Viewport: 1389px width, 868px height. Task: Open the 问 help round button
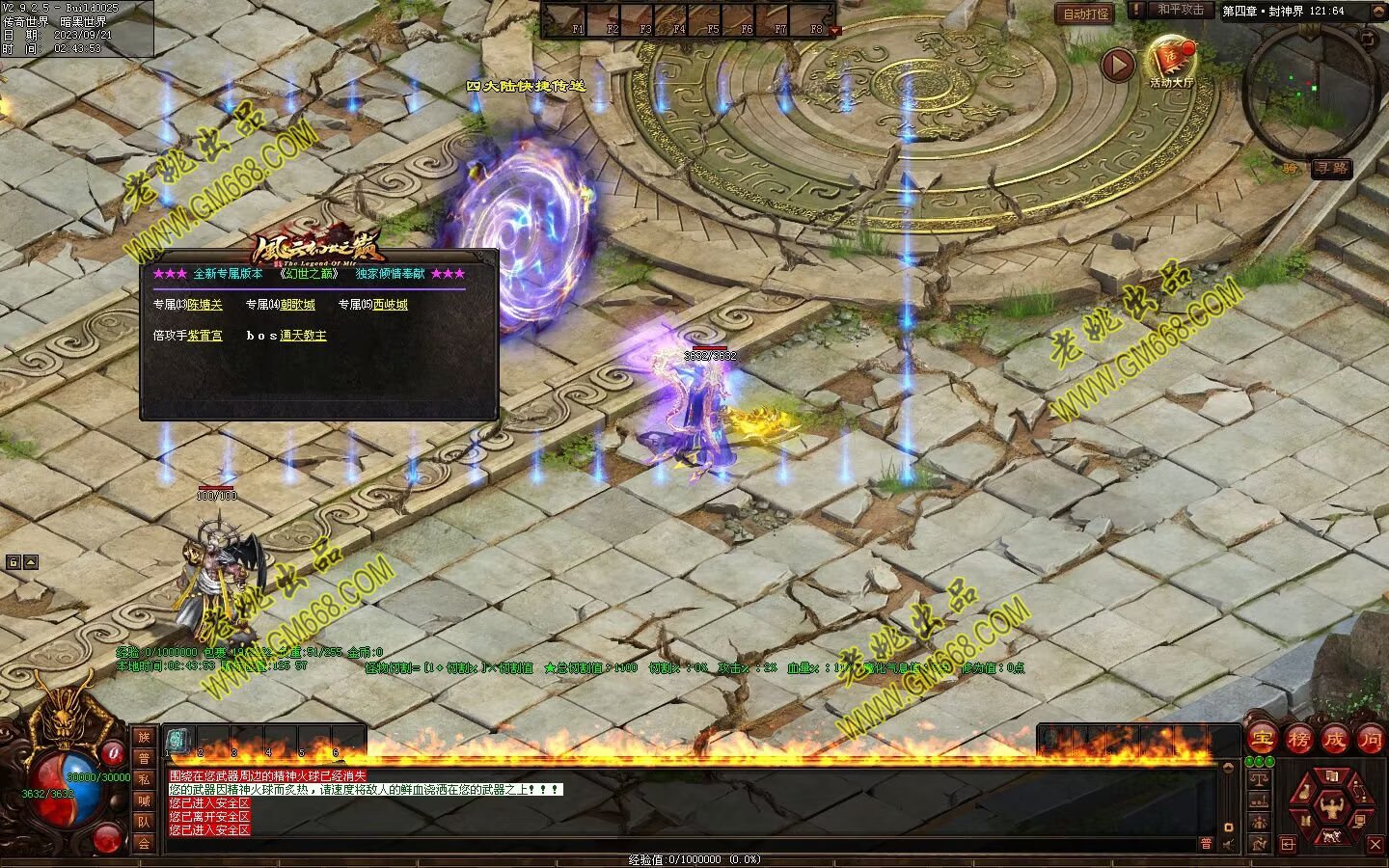[1370, 740]
